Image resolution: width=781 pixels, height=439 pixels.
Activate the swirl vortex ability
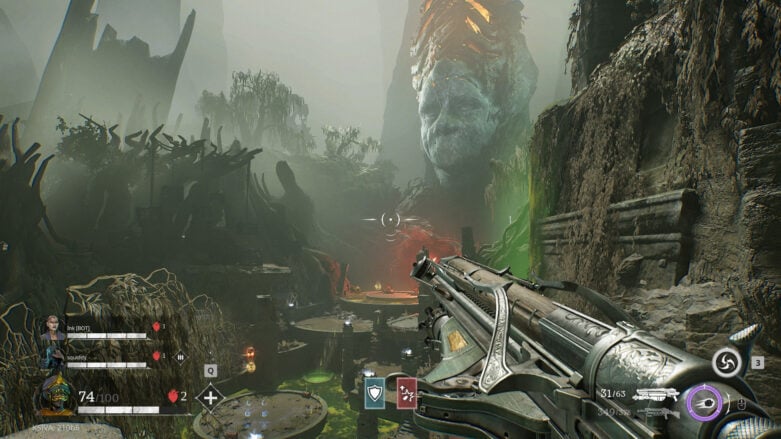[x=726, y=362]
